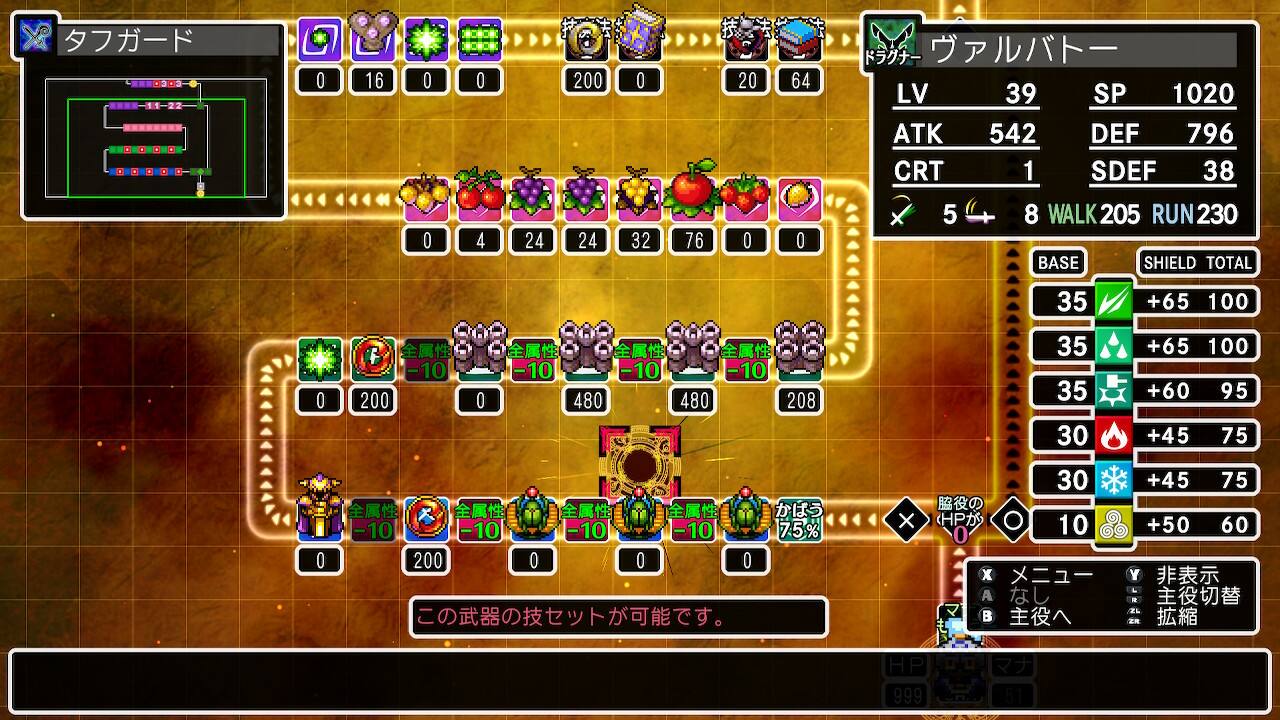Image resolution: width=1280 pixels, height=720 pixels.
Task: Choose the strawberry tile
Action: point(746,197)
